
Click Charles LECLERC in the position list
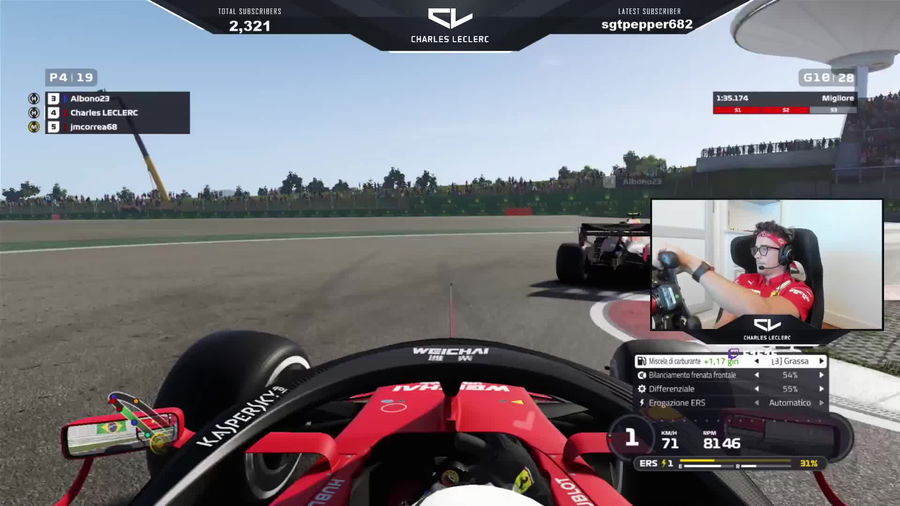[104, 113]
